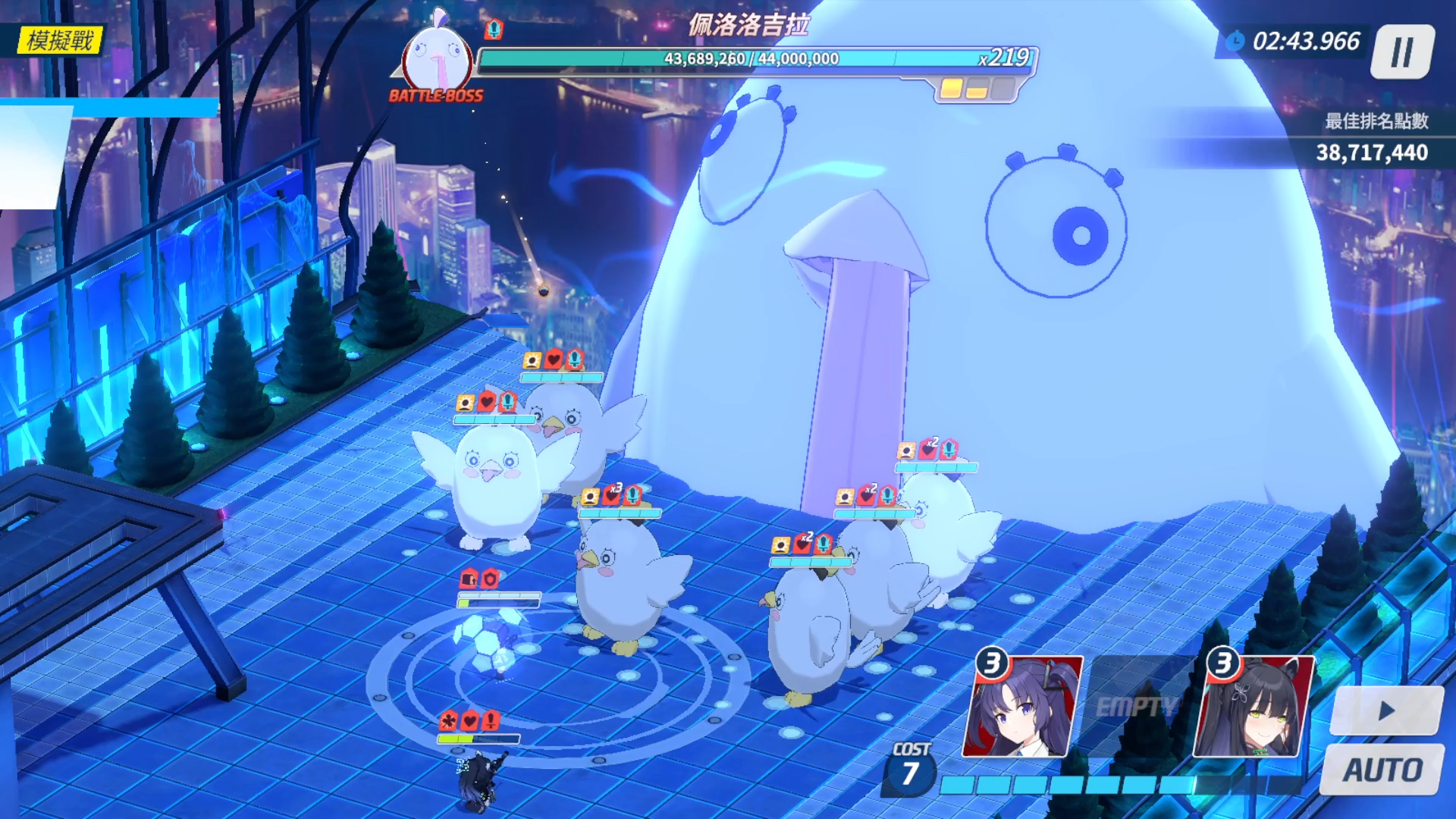Image resolution: width=1456 pixels, height=819 pixels.
Task: Use the cat-eared black-haired student's skill card
Action: pos(1253,707)
